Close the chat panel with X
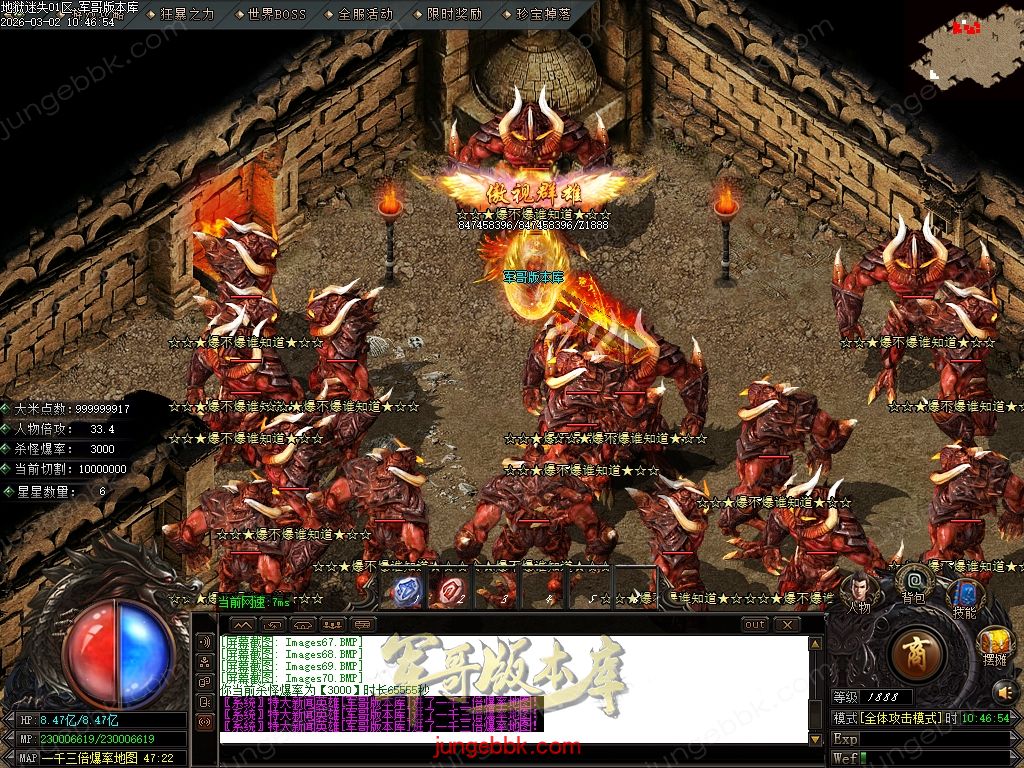The image size is (1024, 768). click(787, 625)
